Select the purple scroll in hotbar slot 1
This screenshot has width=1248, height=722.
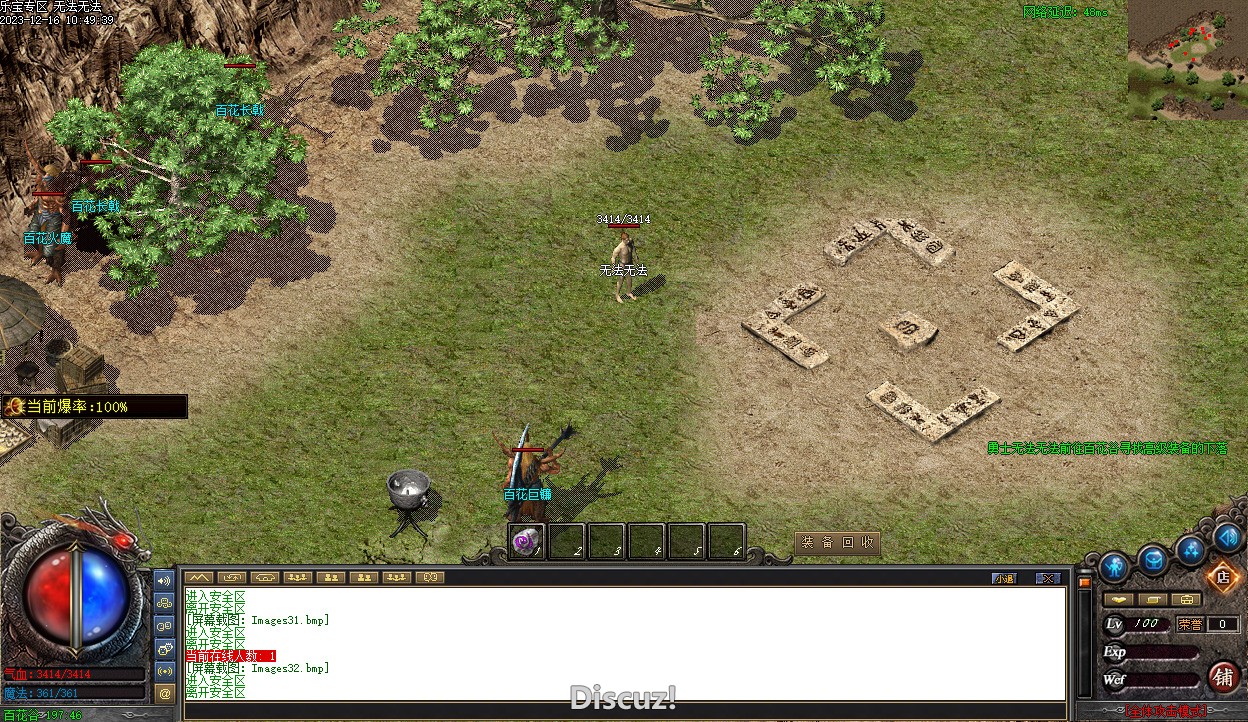pos(527,542)
